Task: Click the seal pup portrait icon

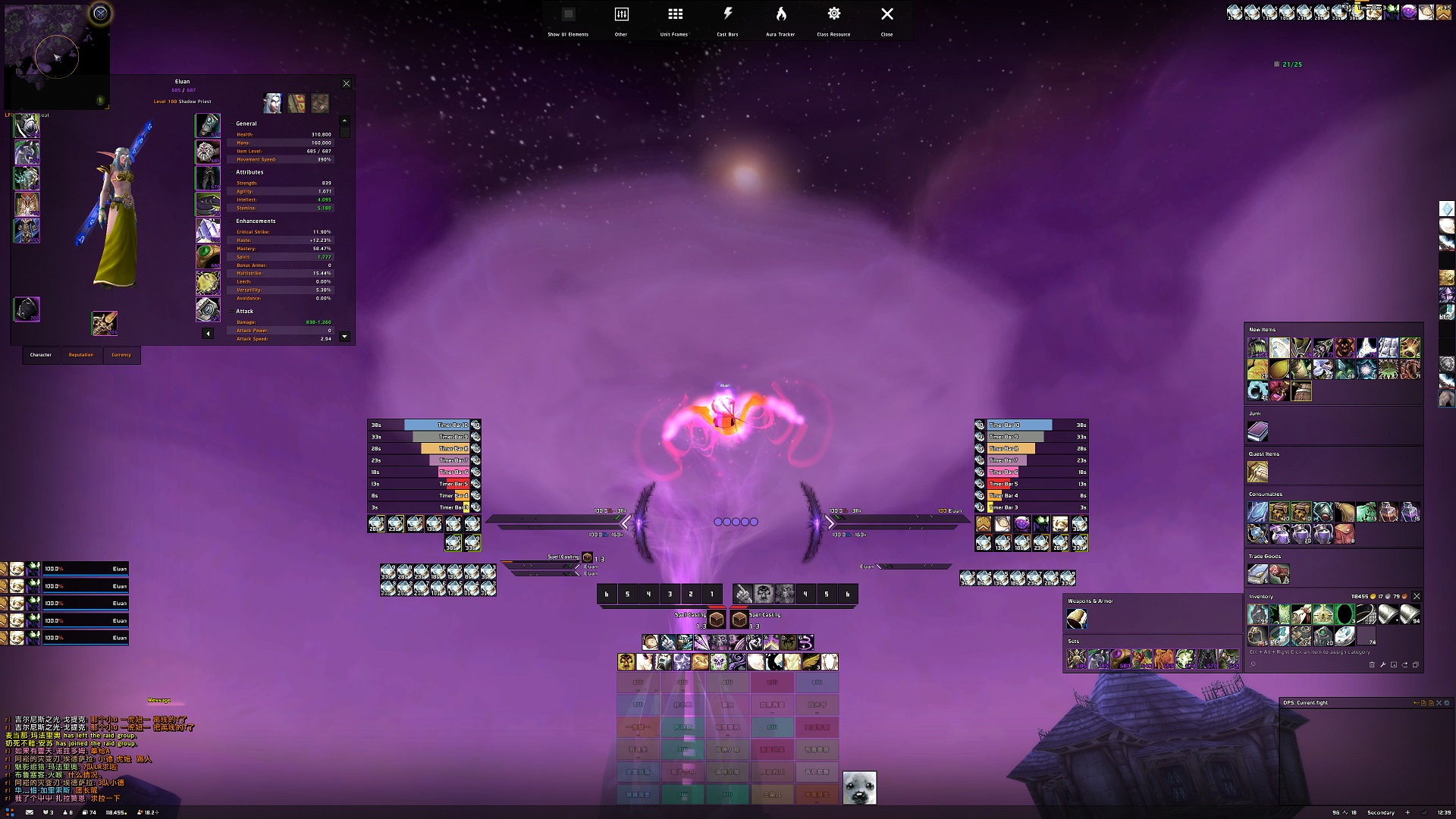Action: click(x=859, y=787)
